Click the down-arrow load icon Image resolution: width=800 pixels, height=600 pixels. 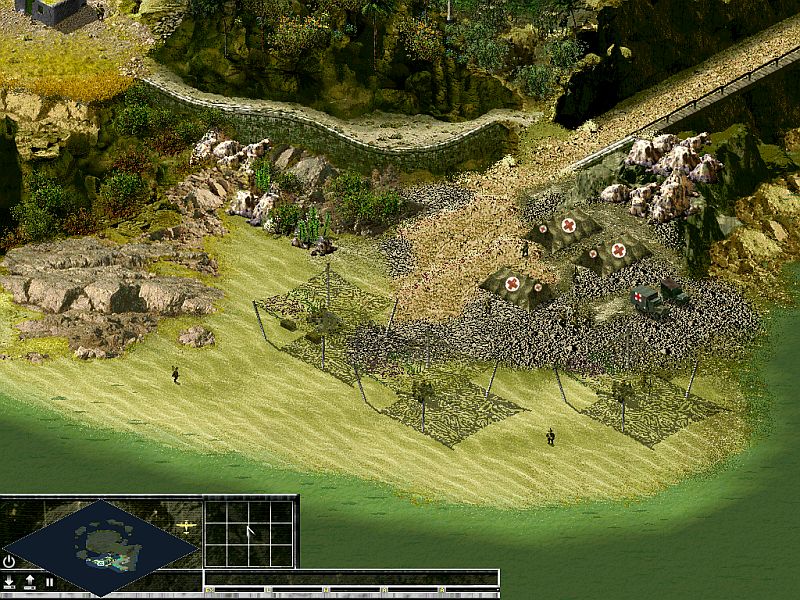10,581
